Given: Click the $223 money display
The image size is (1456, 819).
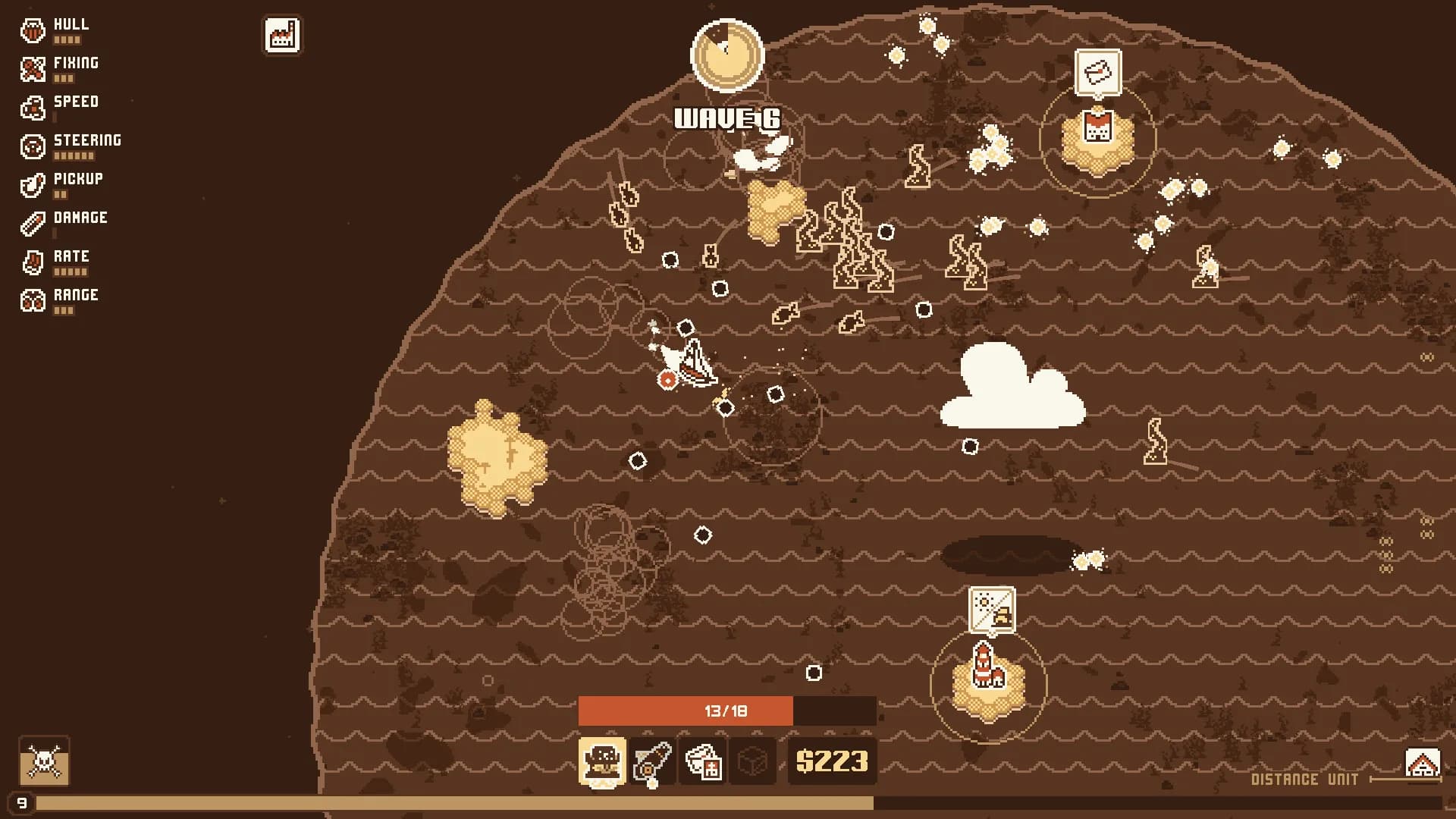Looking at the screenshot, I should click(x=832, y=762).
